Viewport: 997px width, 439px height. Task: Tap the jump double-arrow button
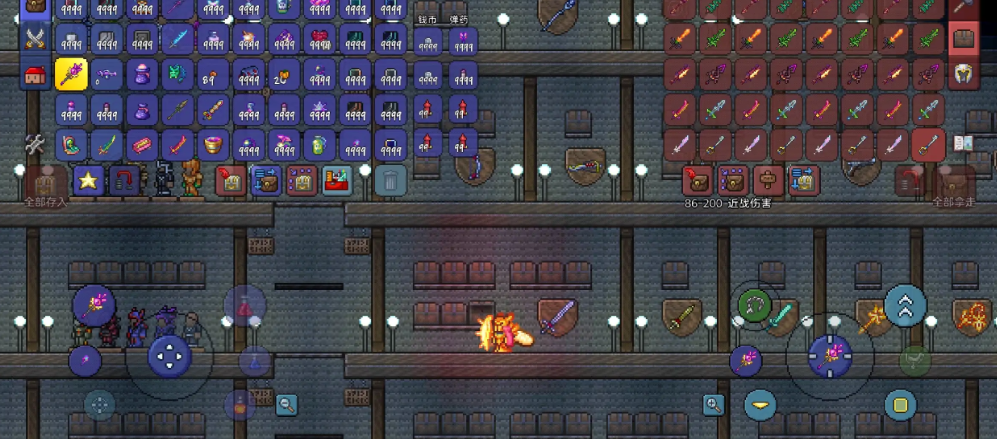(x=905, y=306)
